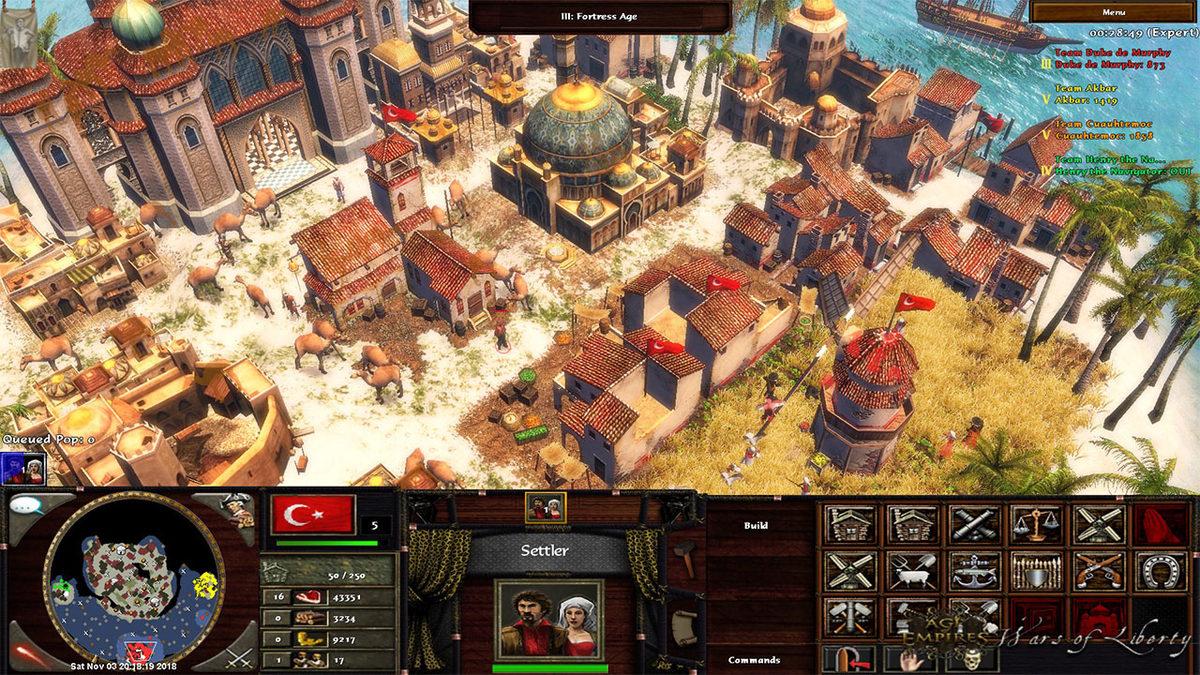This screenshot has height=675, width=1200.
Task: Click the red praying hands icon
Action: (x=1160, y=523)
